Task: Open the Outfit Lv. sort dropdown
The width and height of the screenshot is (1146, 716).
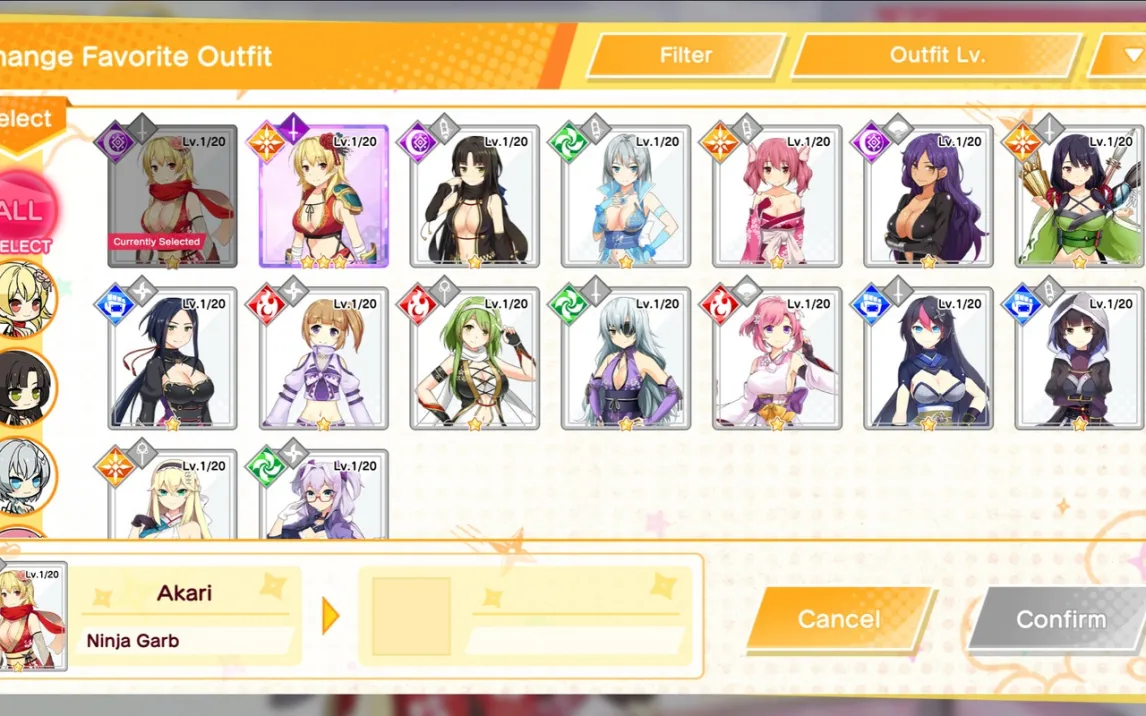Action: (x=937, y=56)
